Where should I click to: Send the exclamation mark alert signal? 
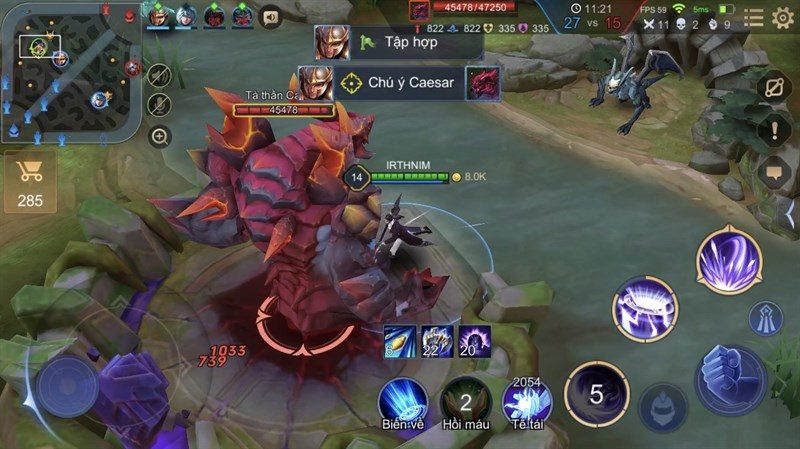point(774,130)
